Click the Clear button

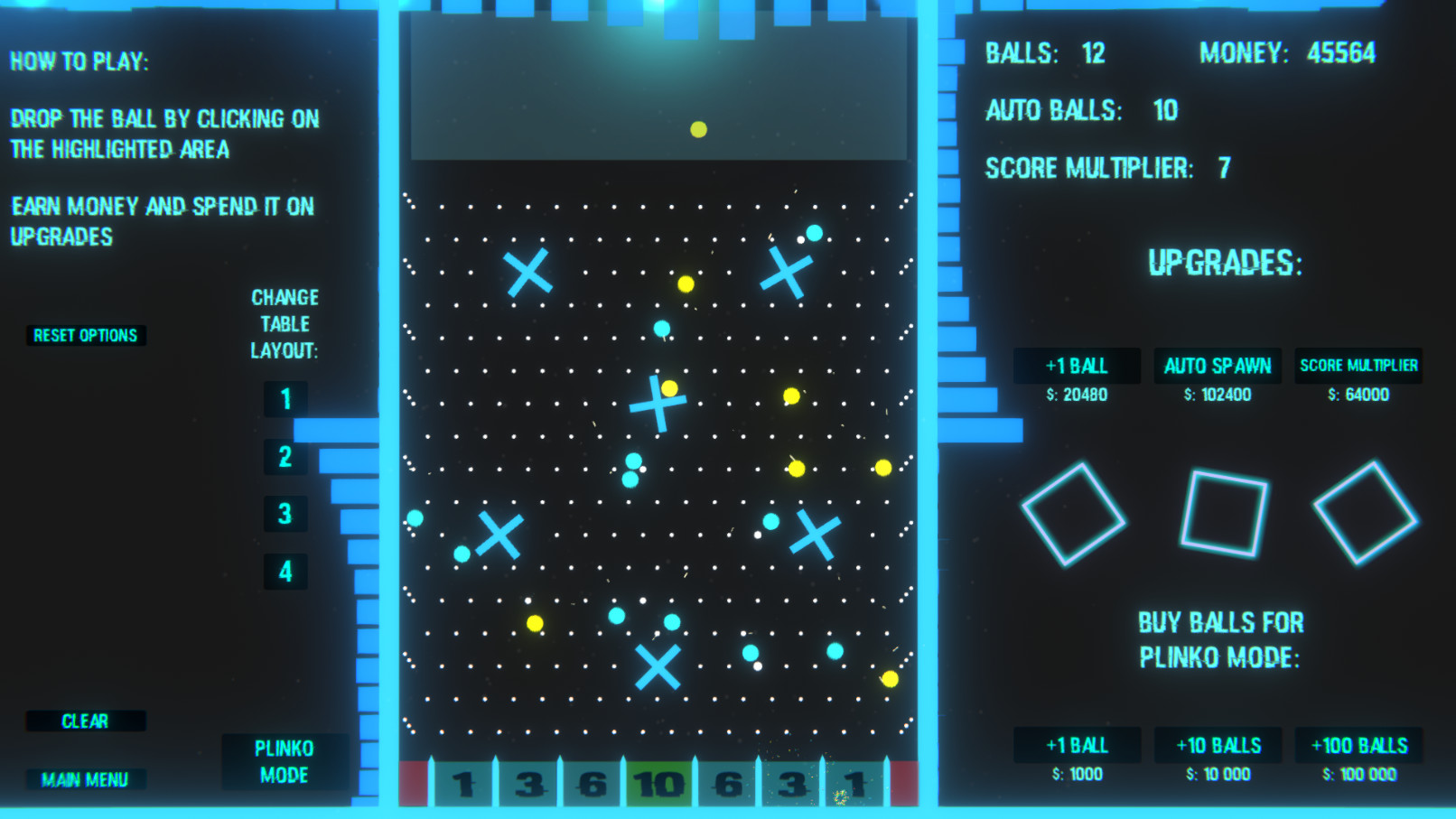(86, 720)
